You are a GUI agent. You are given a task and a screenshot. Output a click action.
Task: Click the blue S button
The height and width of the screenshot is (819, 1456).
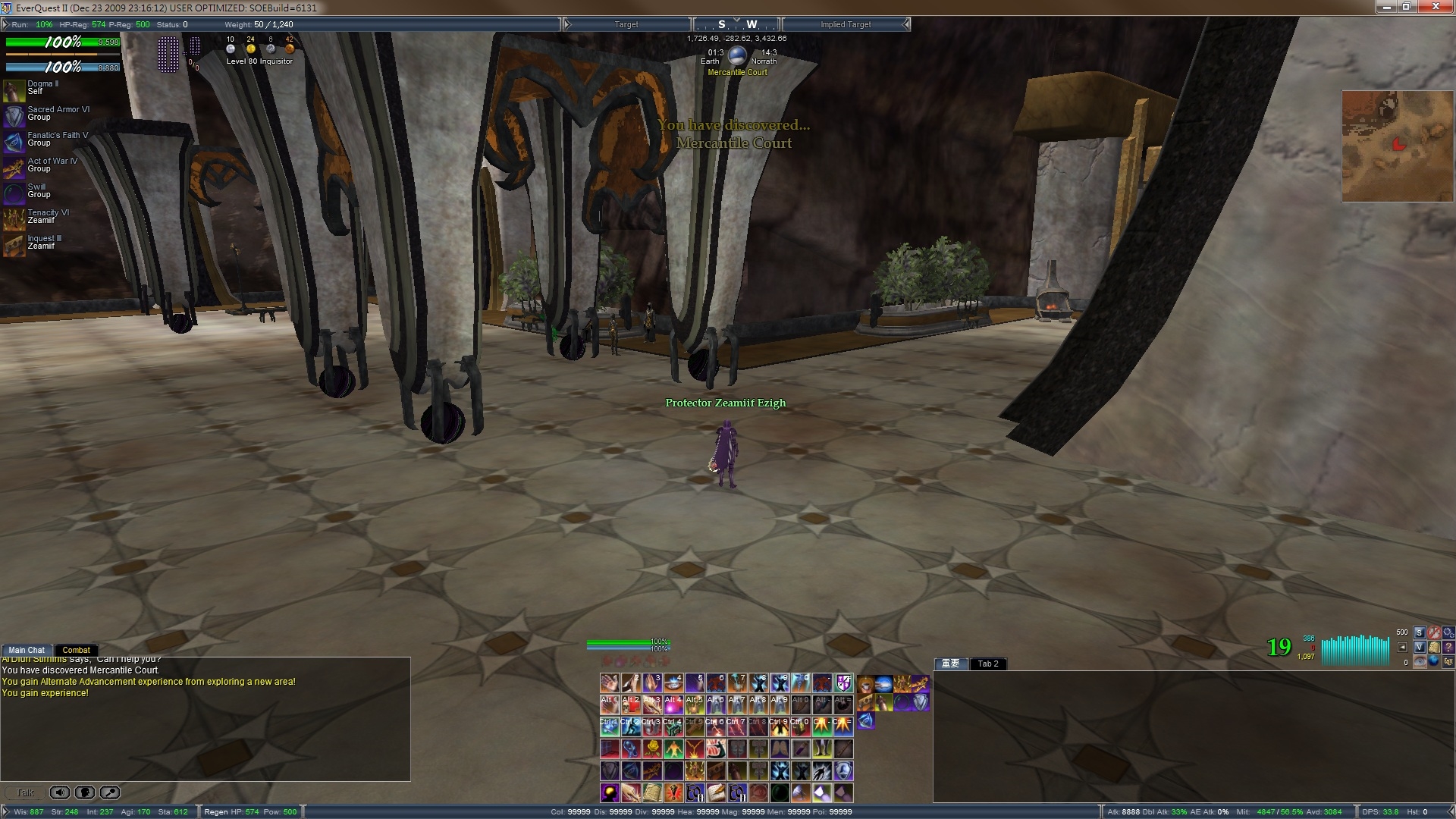click(1420, 632)
